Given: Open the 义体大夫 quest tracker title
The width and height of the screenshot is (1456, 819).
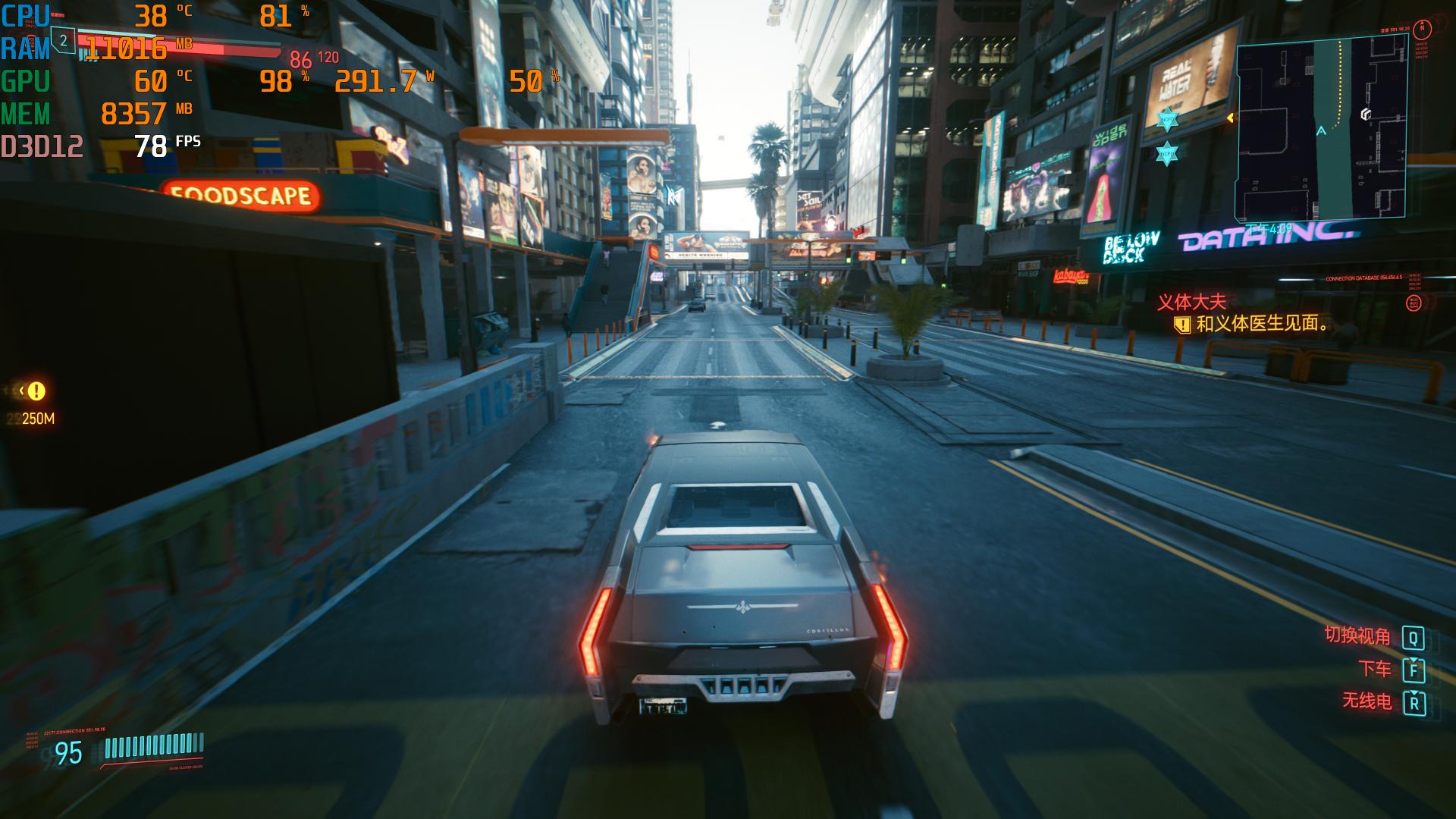Looking at the screenshot, I should click(1191, 302).
